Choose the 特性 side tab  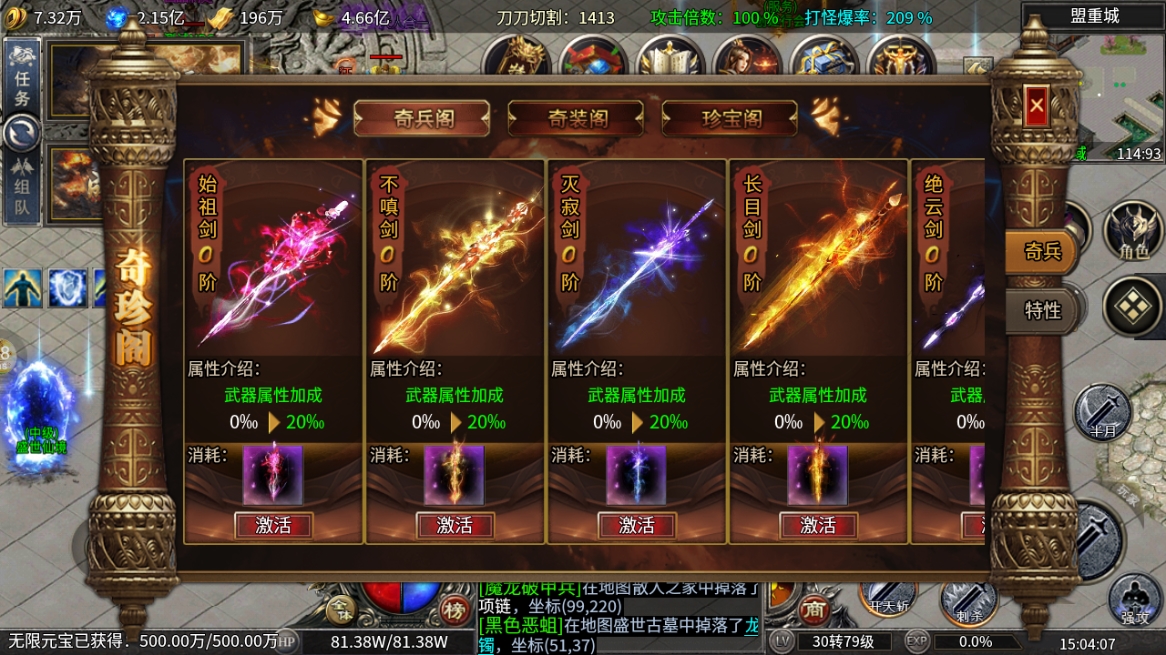click(1042, 310)
